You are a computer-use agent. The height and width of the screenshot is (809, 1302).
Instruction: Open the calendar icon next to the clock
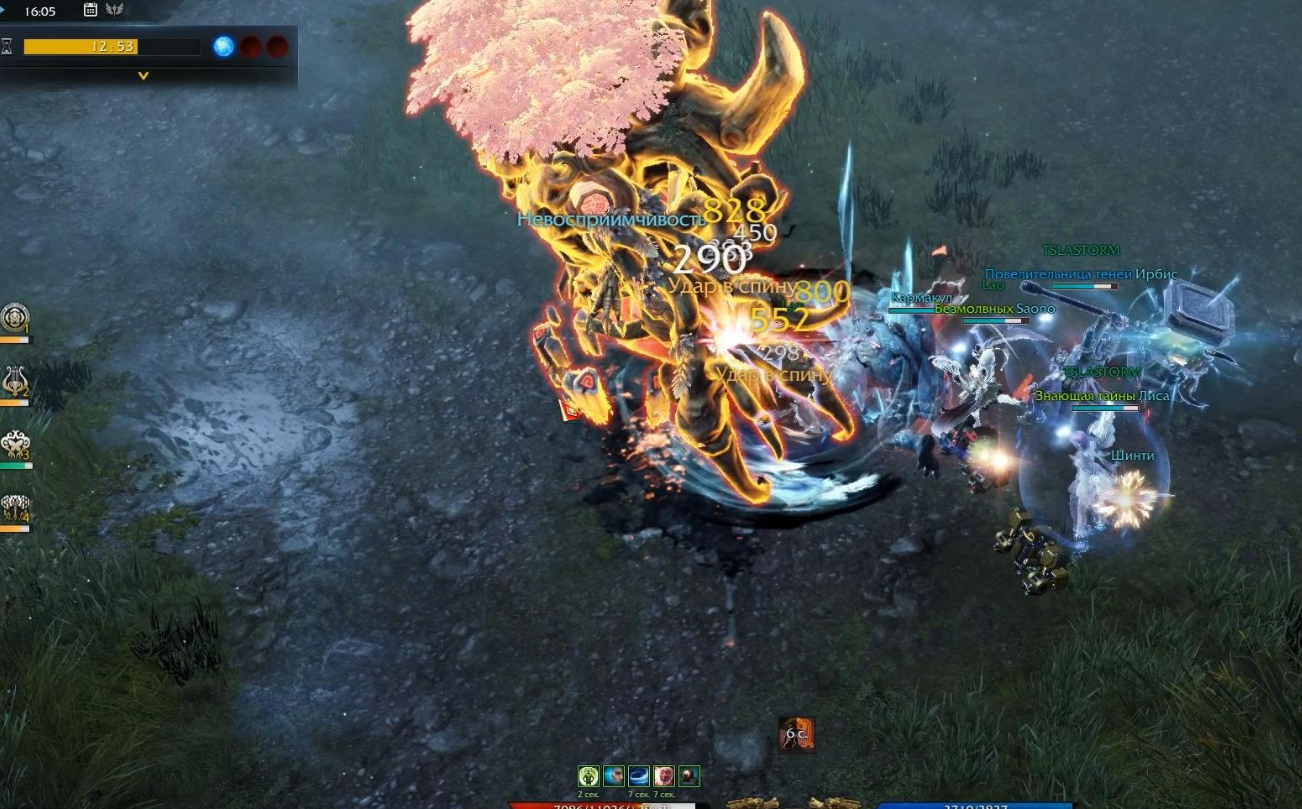coord(91,10)
